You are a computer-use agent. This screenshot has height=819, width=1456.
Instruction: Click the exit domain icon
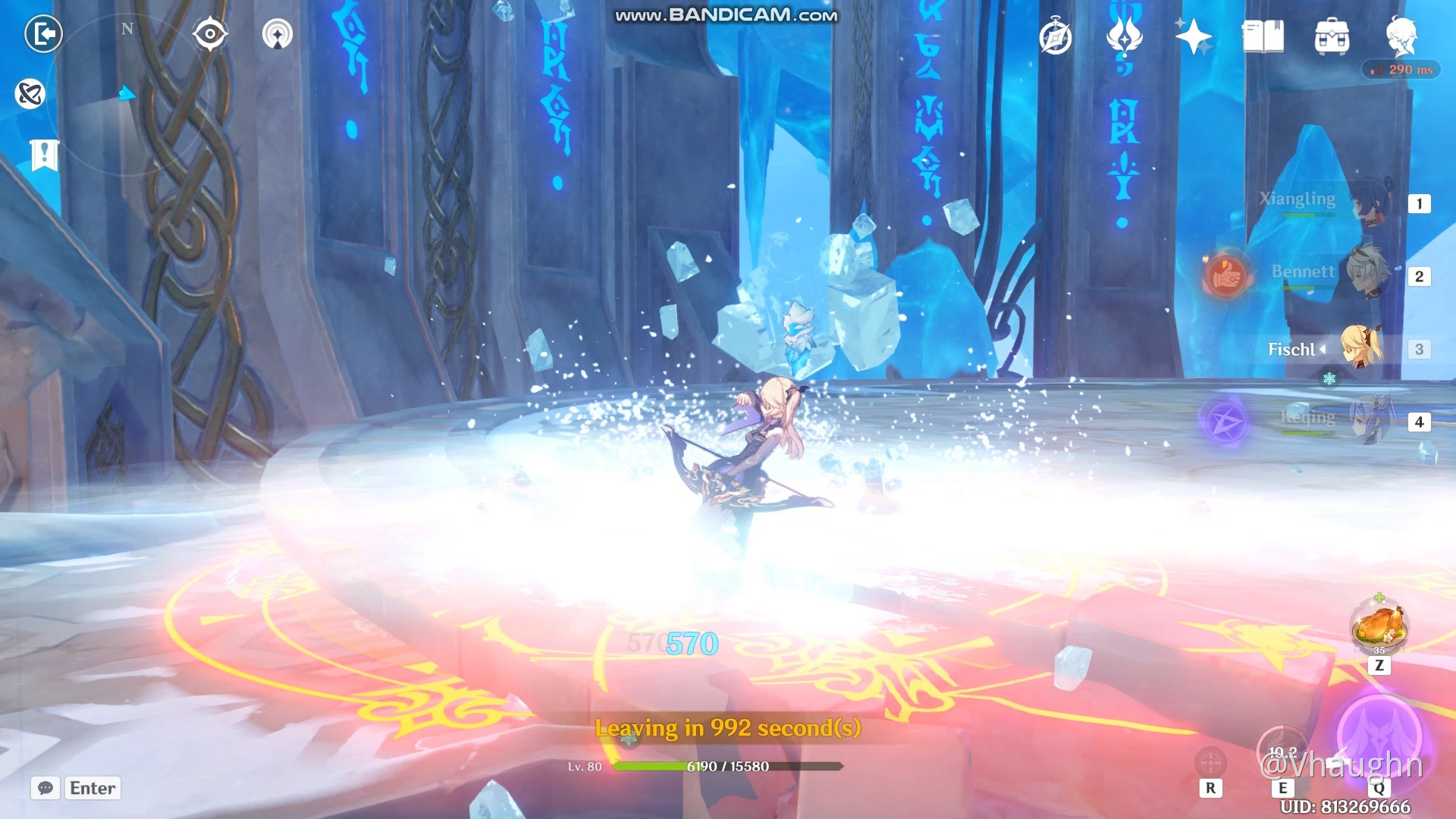click(x=43, y=34)
